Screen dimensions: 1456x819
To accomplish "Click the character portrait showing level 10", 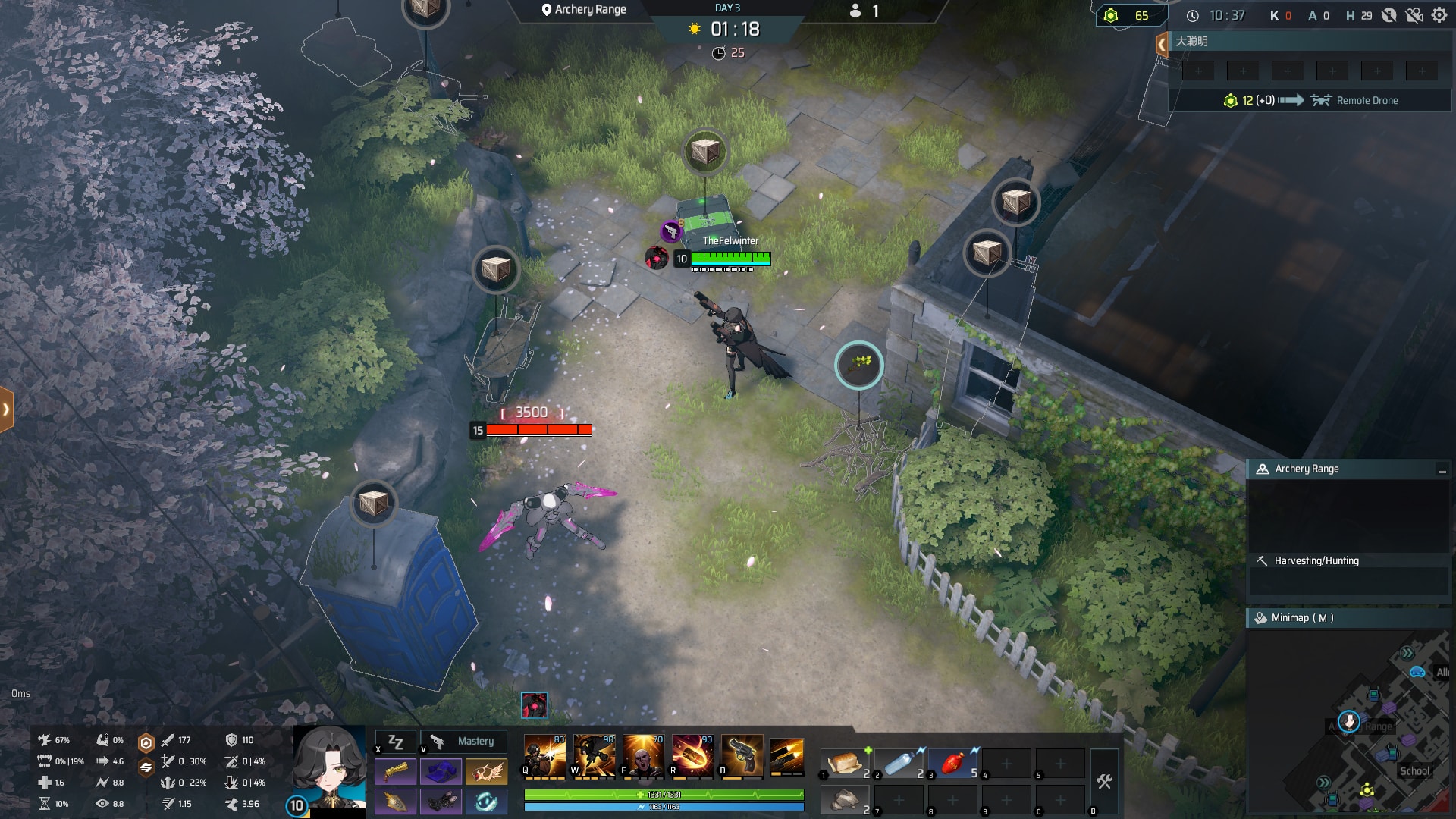I will pyautogui.click(x=328, y=766).
